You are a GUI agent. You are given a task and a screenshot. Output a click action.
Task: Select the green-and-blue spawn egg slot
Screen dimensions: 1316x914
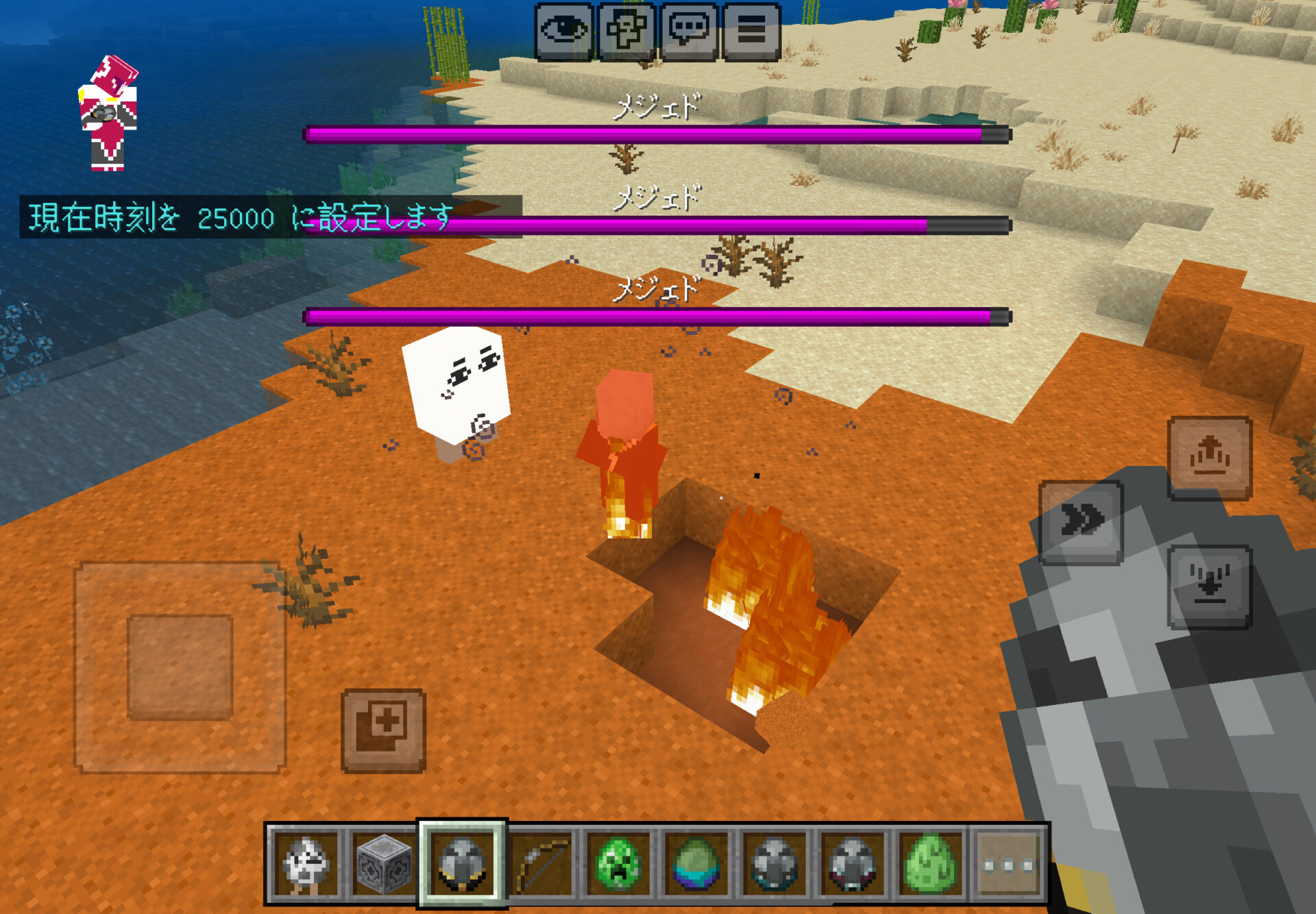pos(696,865)
